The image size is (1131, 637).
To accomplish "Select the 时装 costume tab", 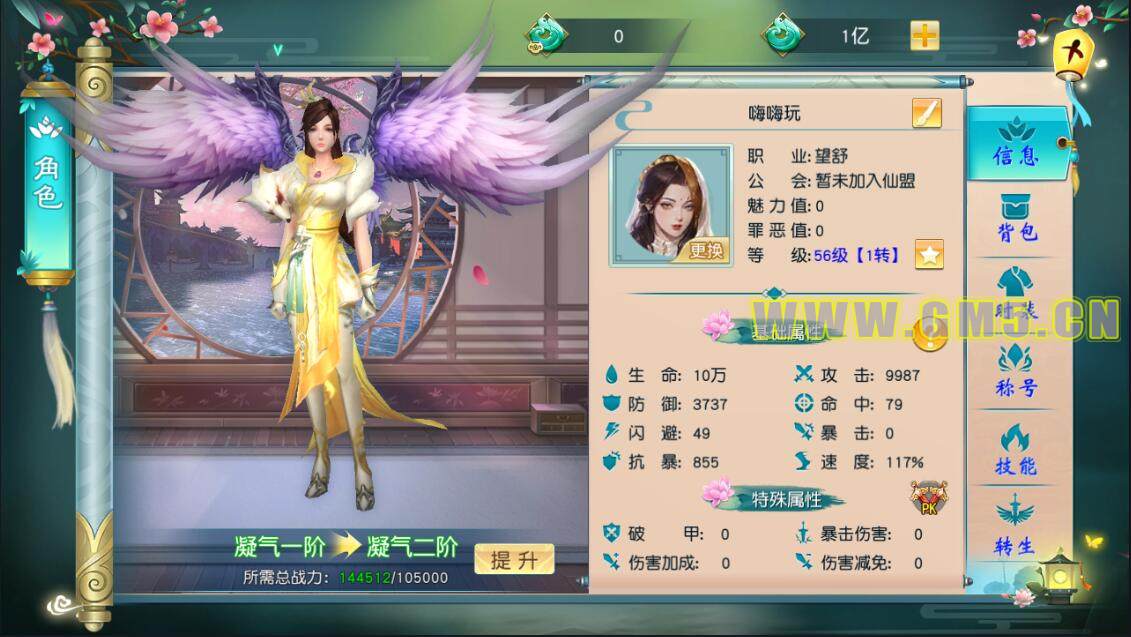I will pyautogui.click(x=1016, y=295).
